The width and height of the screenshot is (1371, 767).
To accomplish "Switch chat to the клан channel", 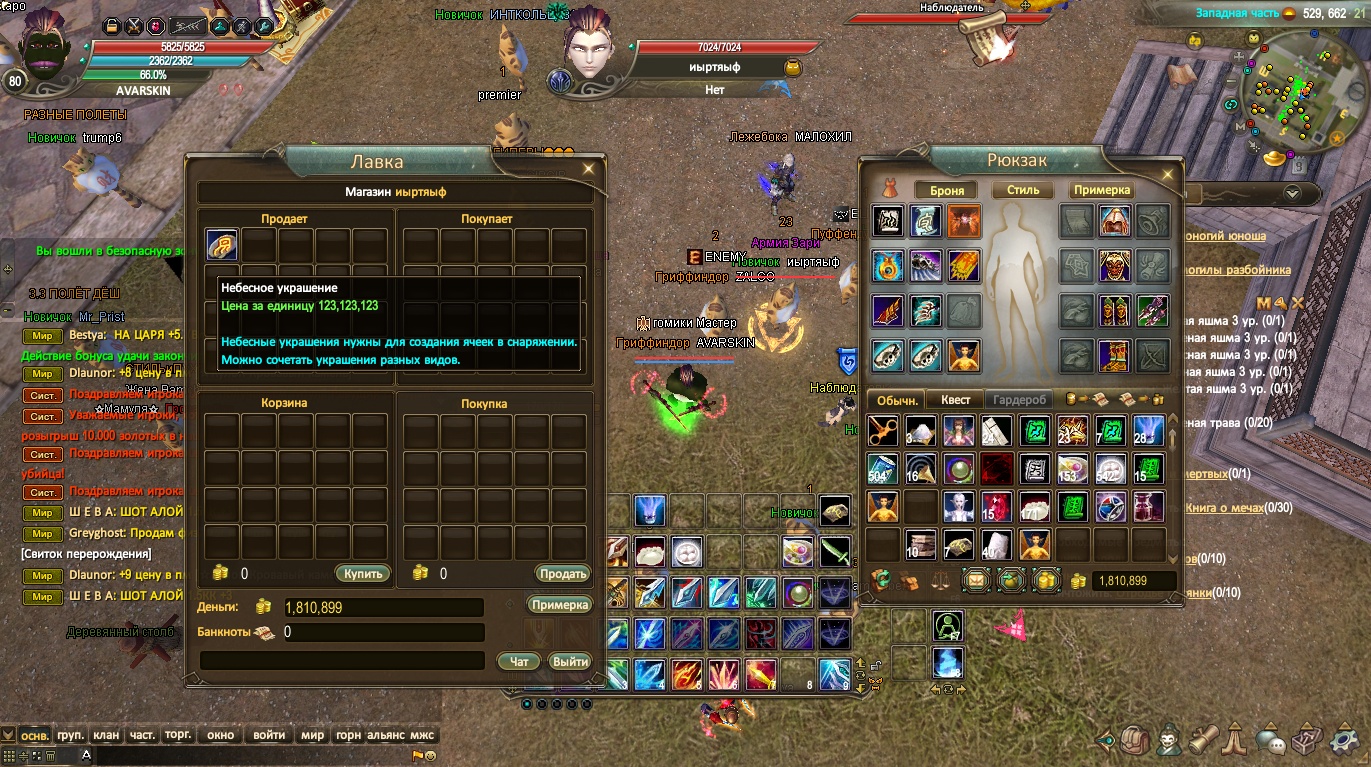I will [x=105, y=735].
